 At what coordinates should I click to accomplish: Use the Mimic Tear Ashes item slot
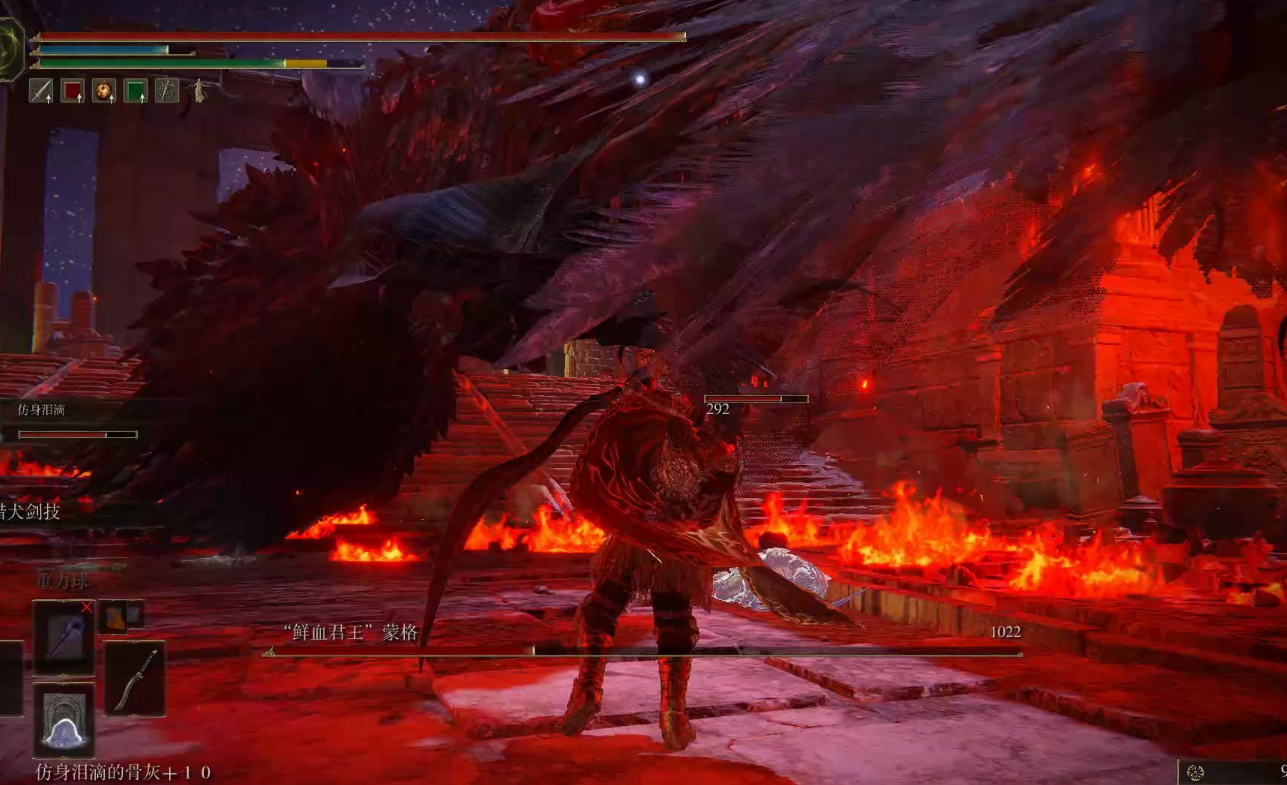click(x=64, y=720)
